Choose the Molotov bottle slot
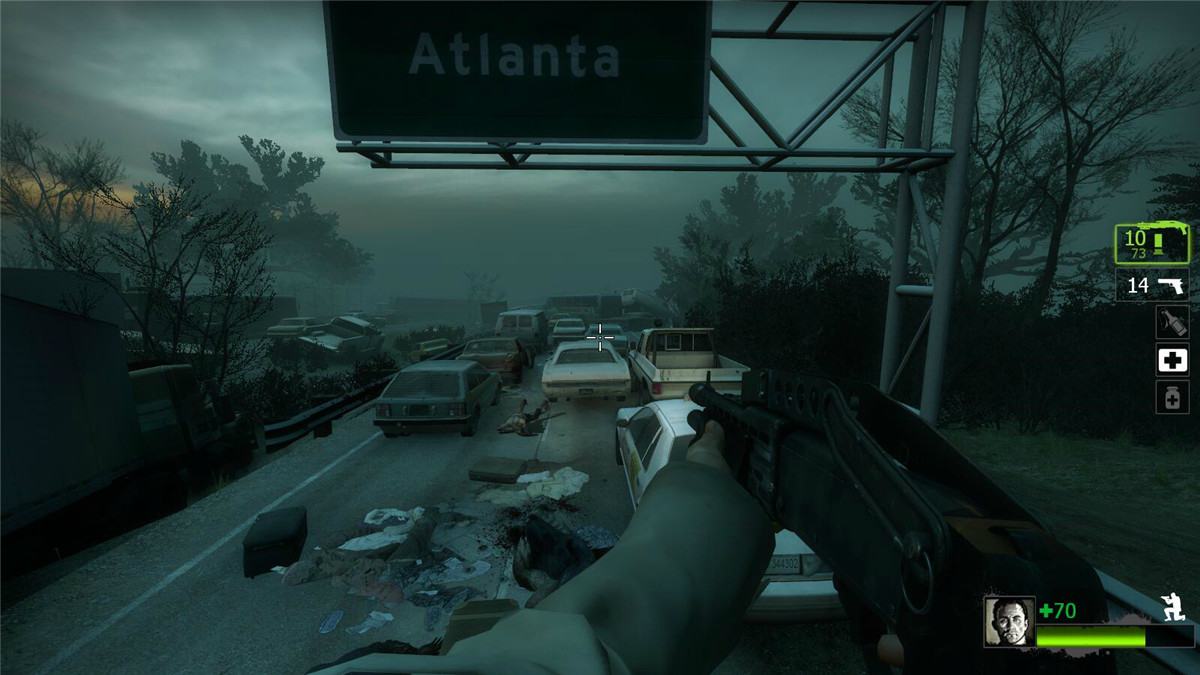1200x675 pixels. pyautogui.click(x=1172, y=322)
